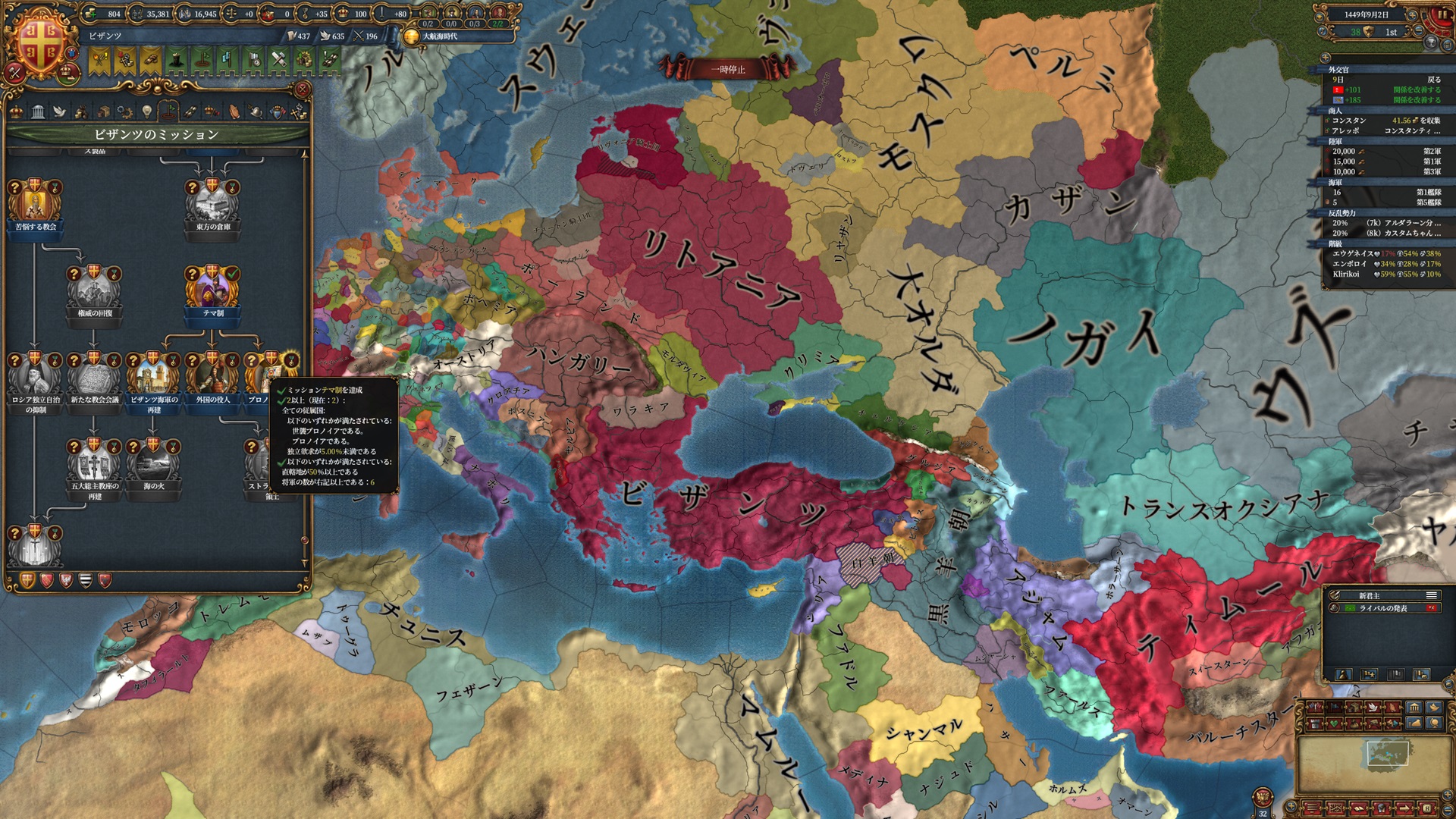The height and width of the screenshot is (819, 1456).
Task: Switch to the dove diplomacy tab
Action: (59, 112)
